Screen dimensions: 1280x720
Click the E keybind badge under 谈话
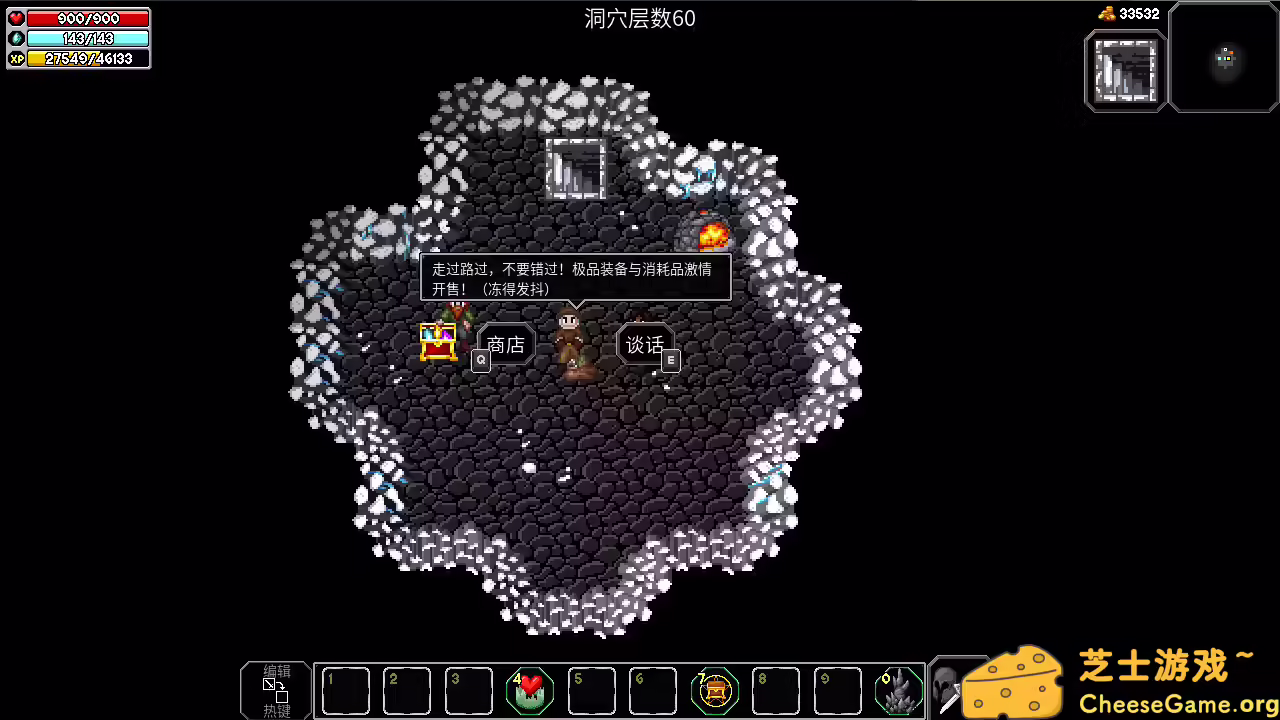tap(670, 360)
